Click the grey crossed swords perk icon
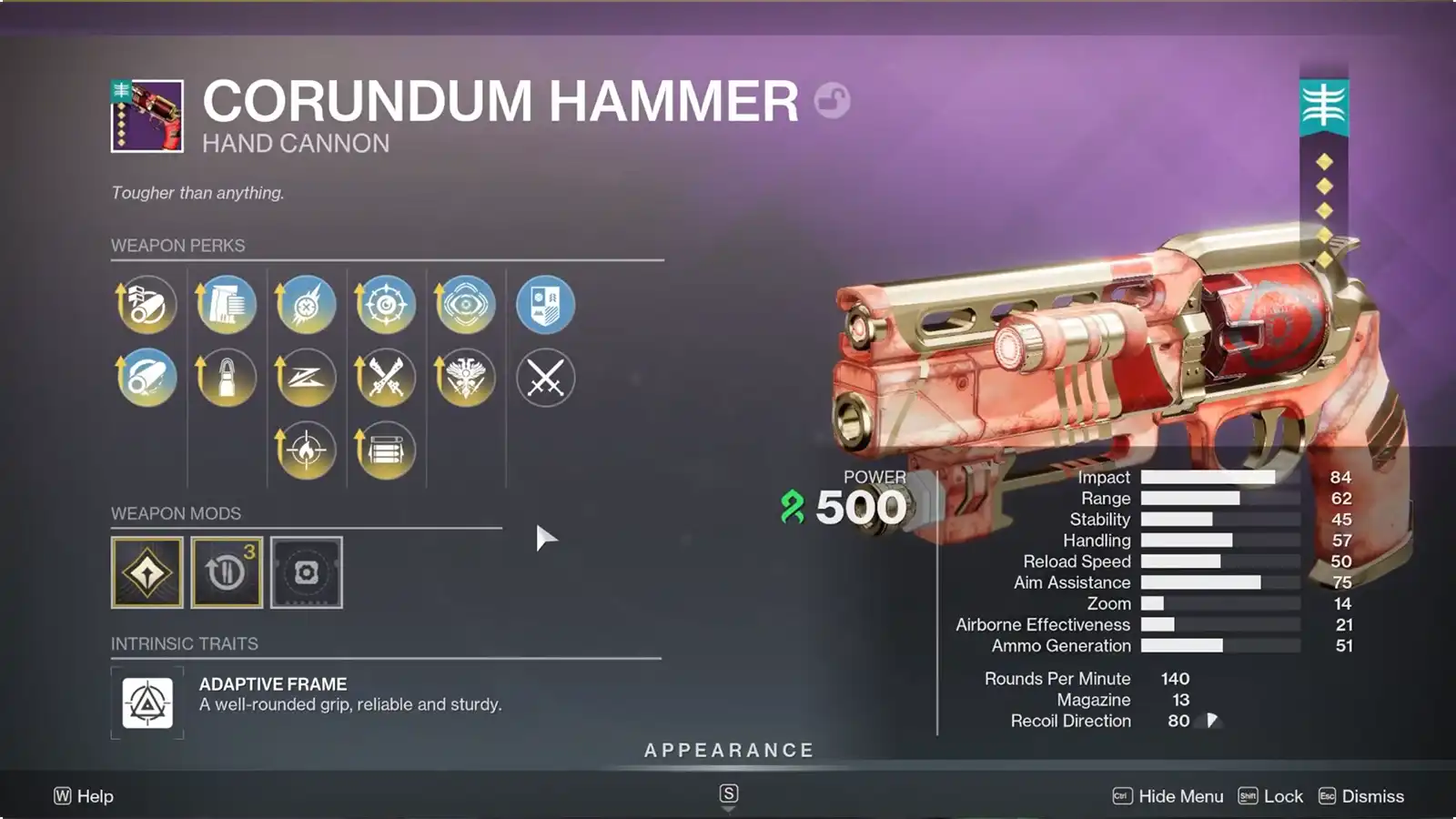Viewport: 1456px width, 819px height. pyautogui.click(x=546, y=378)
